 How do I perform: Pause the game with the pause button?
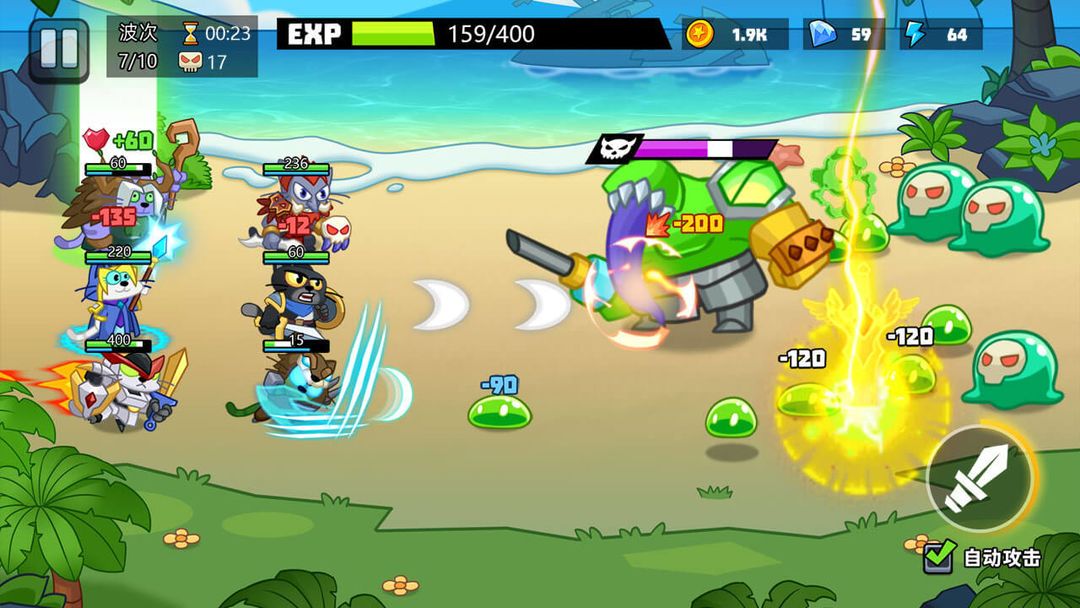pyautogui.click(x=58, y=48)
